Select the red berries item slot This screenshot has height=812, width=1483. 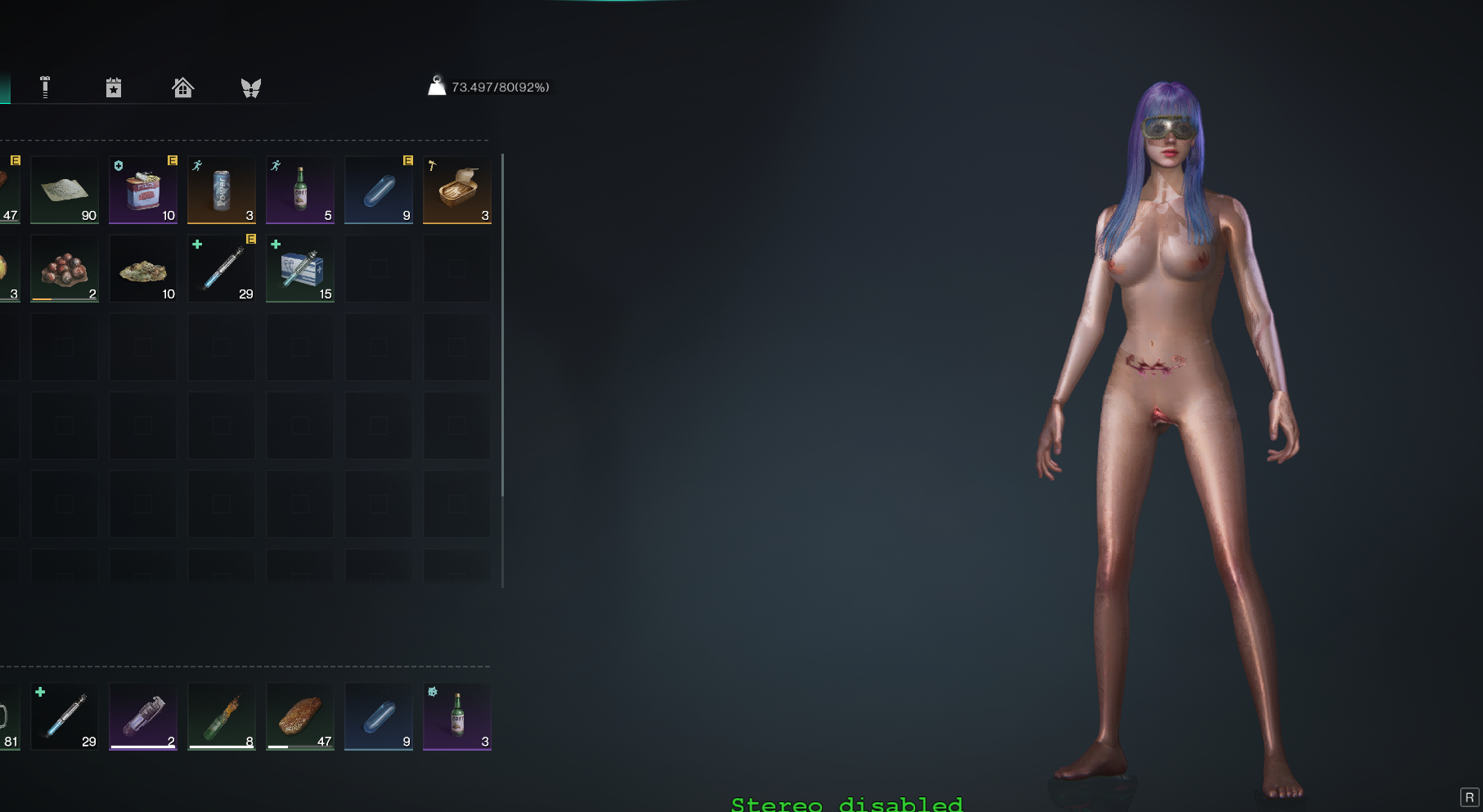65,269
